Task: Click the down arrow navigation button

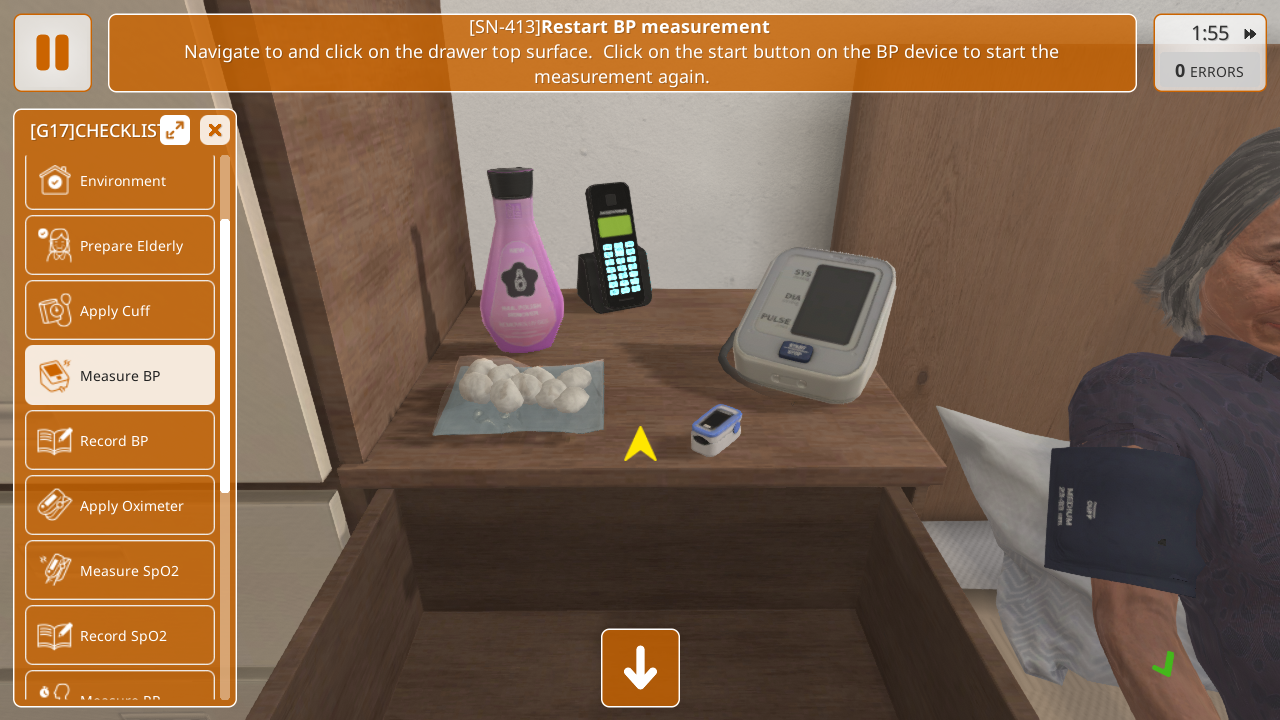Action: (640, 668)
